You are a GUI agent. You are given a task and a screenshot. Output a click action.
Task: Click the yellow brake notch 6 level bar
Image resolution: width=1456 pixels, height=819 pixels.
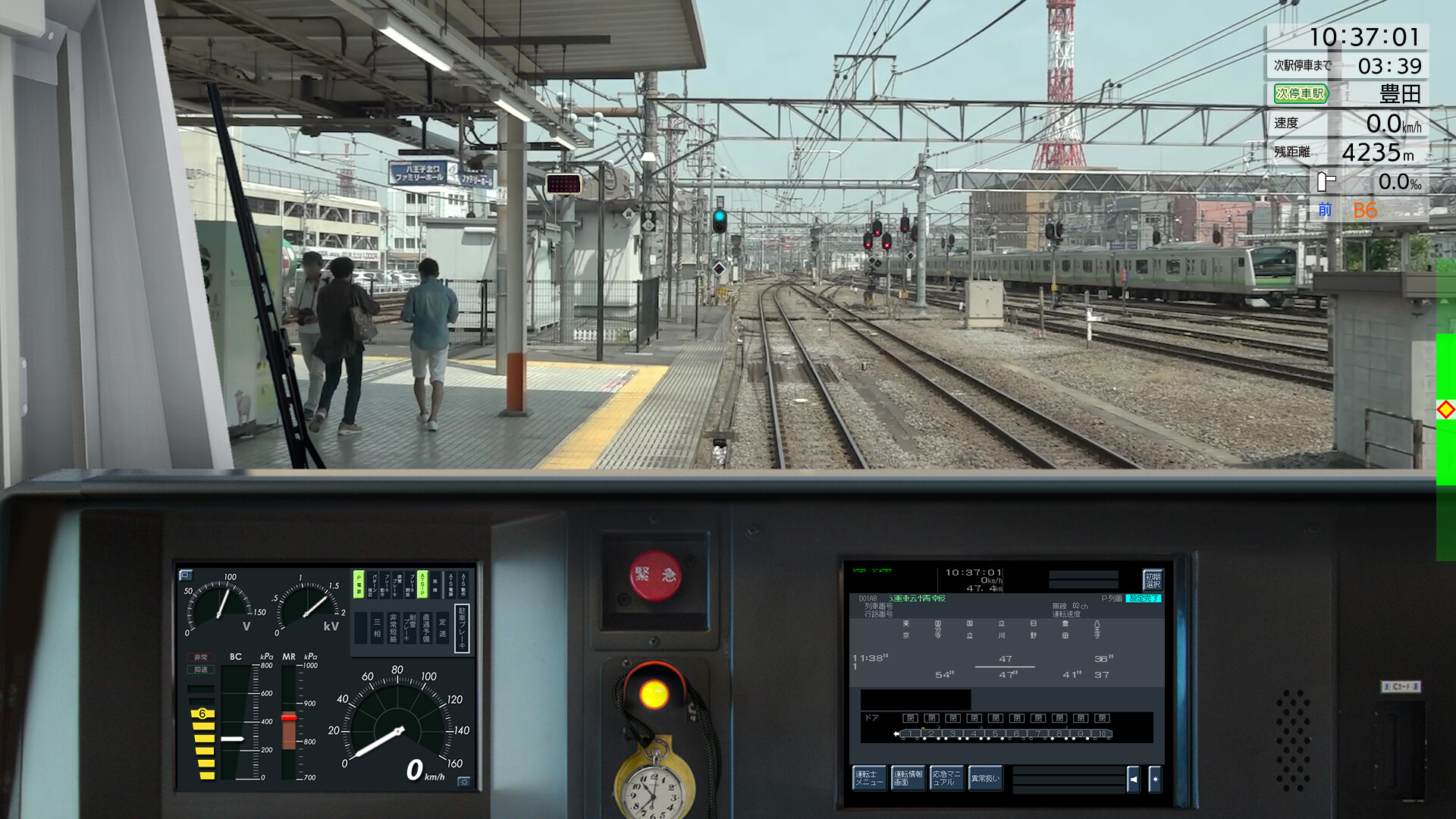click(202, 714)
